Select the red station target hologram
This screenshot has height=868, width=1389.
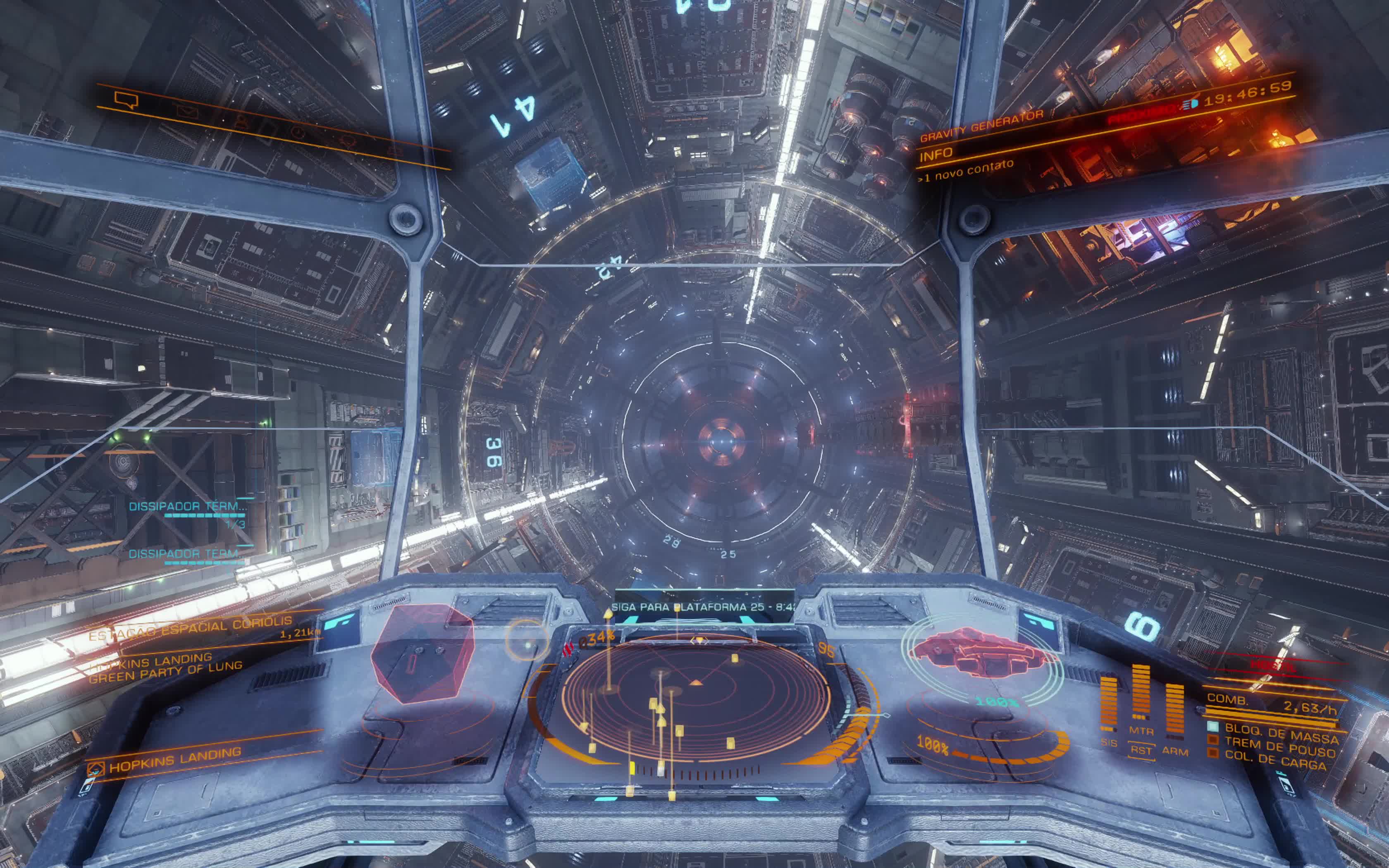coord(422,653)
